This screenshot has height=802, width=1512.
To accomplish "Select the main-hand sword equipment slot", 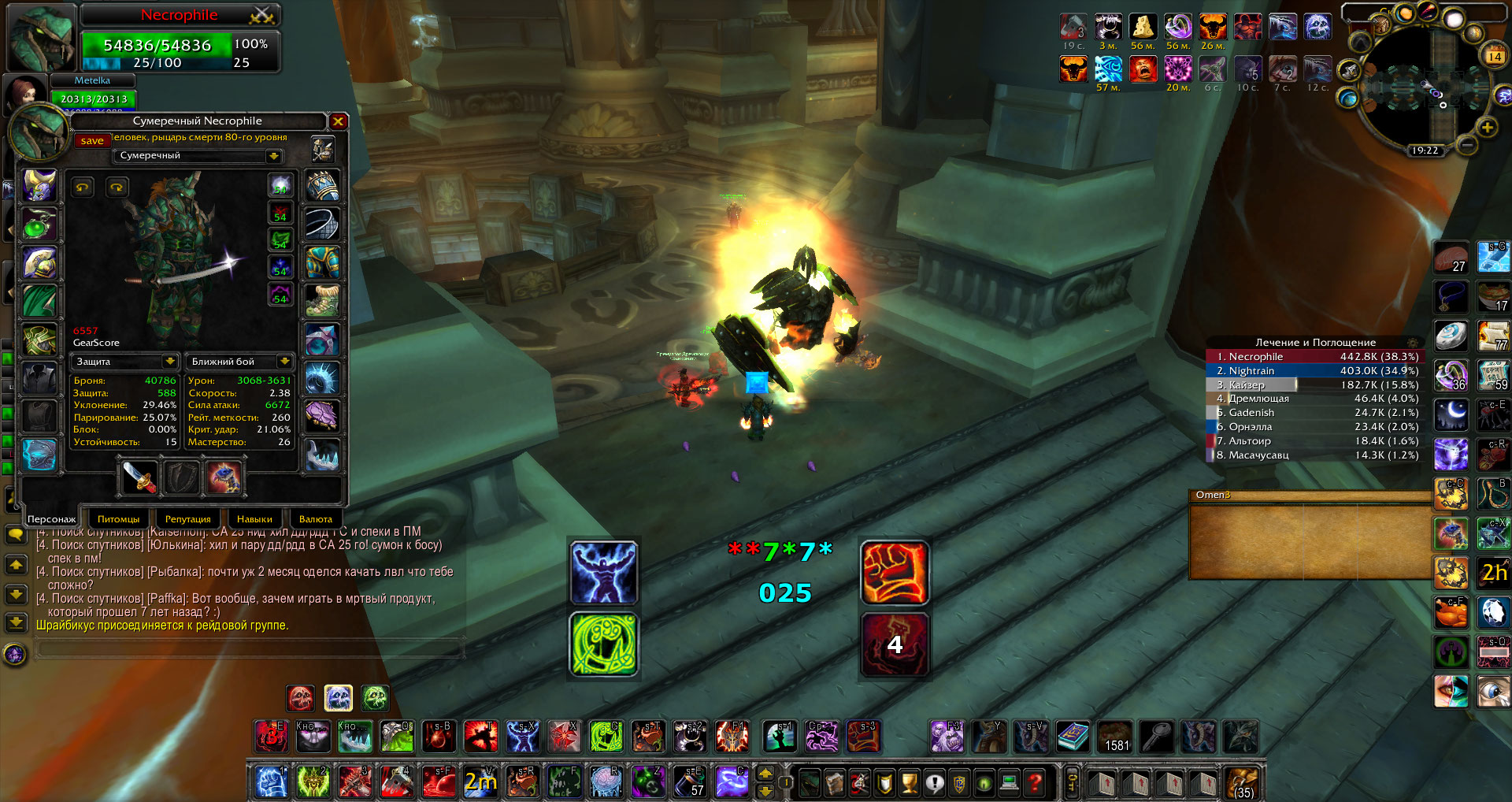I will click(x=140, y=477).
